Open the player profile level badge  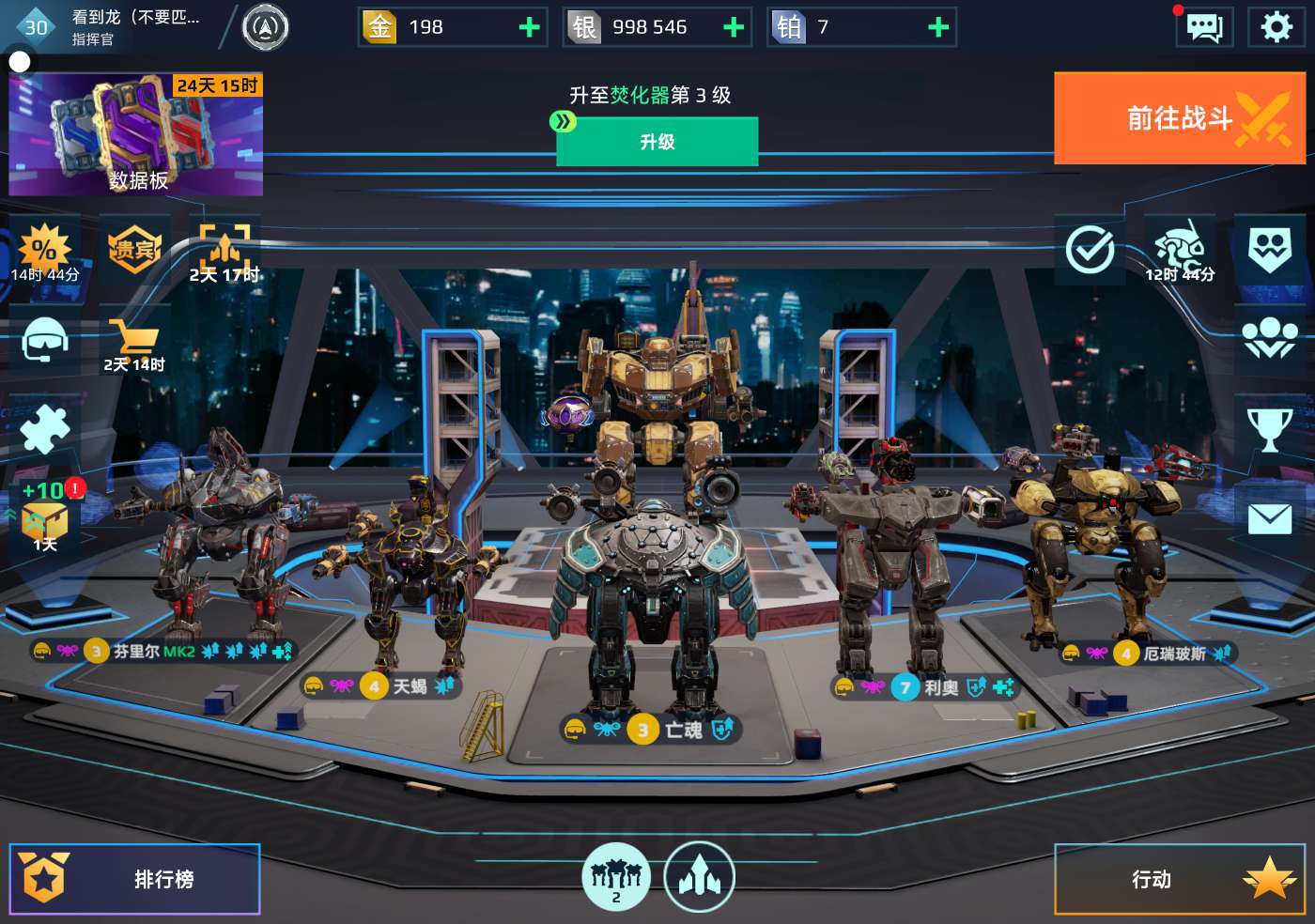tap(36, 27)
